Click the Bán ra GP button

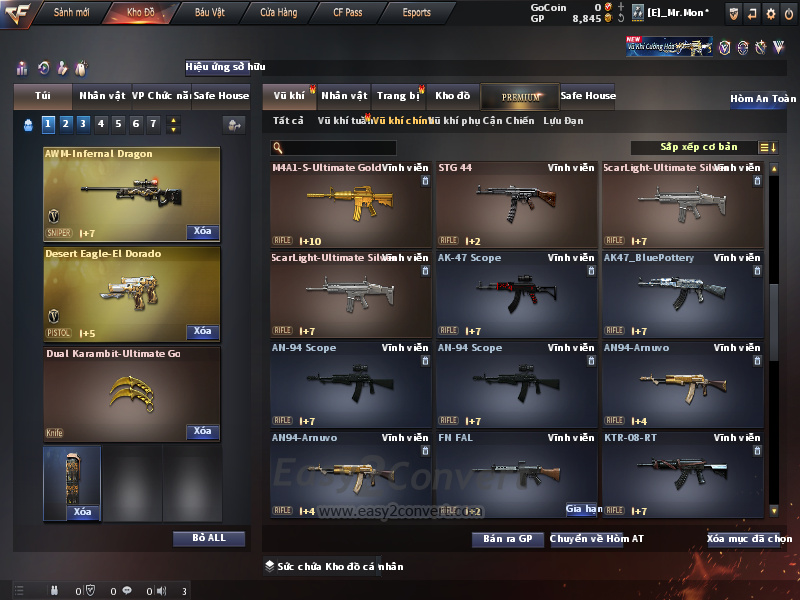point(507,539)
